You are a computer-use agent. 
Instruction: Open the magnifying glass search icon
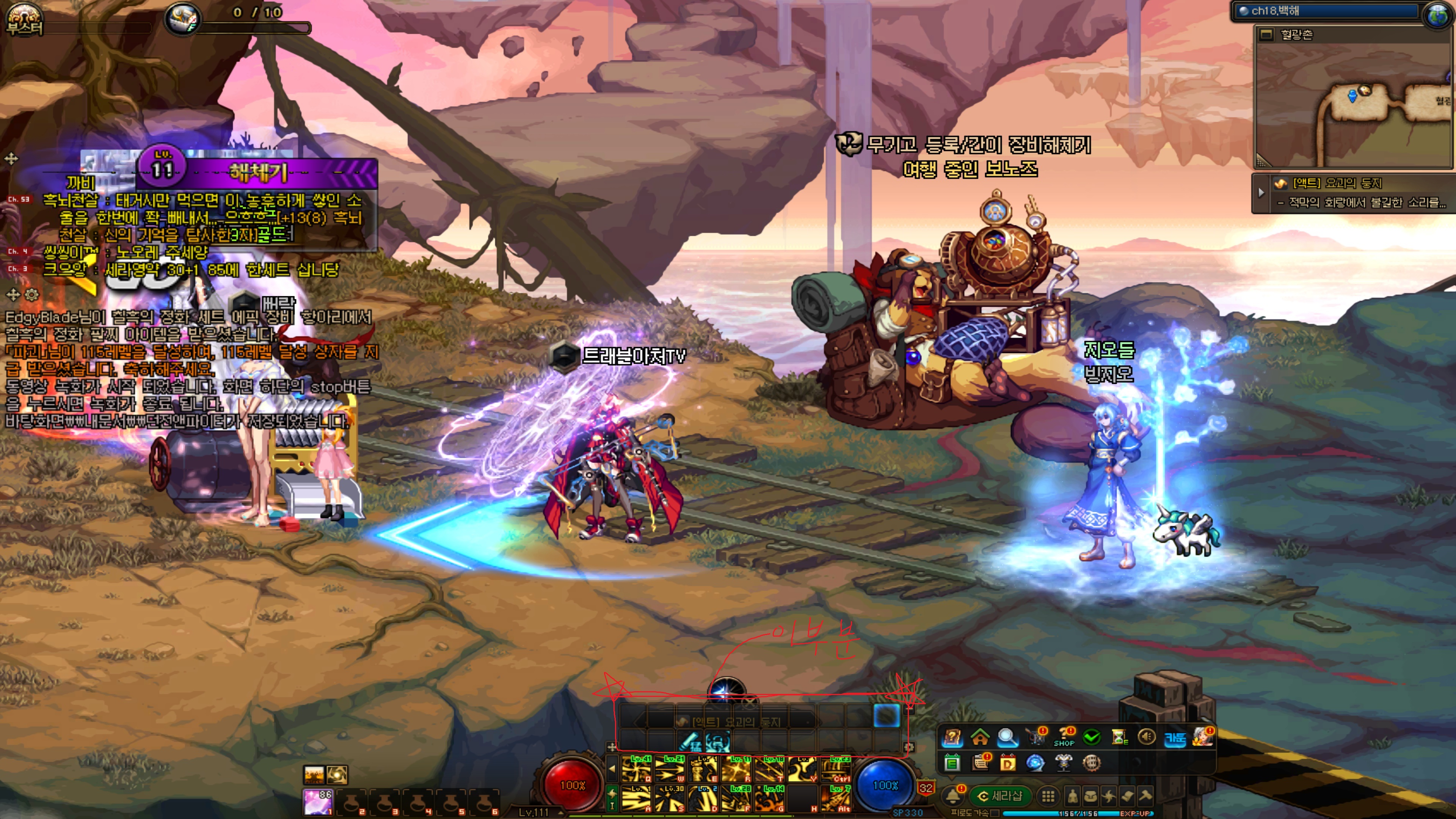point(1007,737)
